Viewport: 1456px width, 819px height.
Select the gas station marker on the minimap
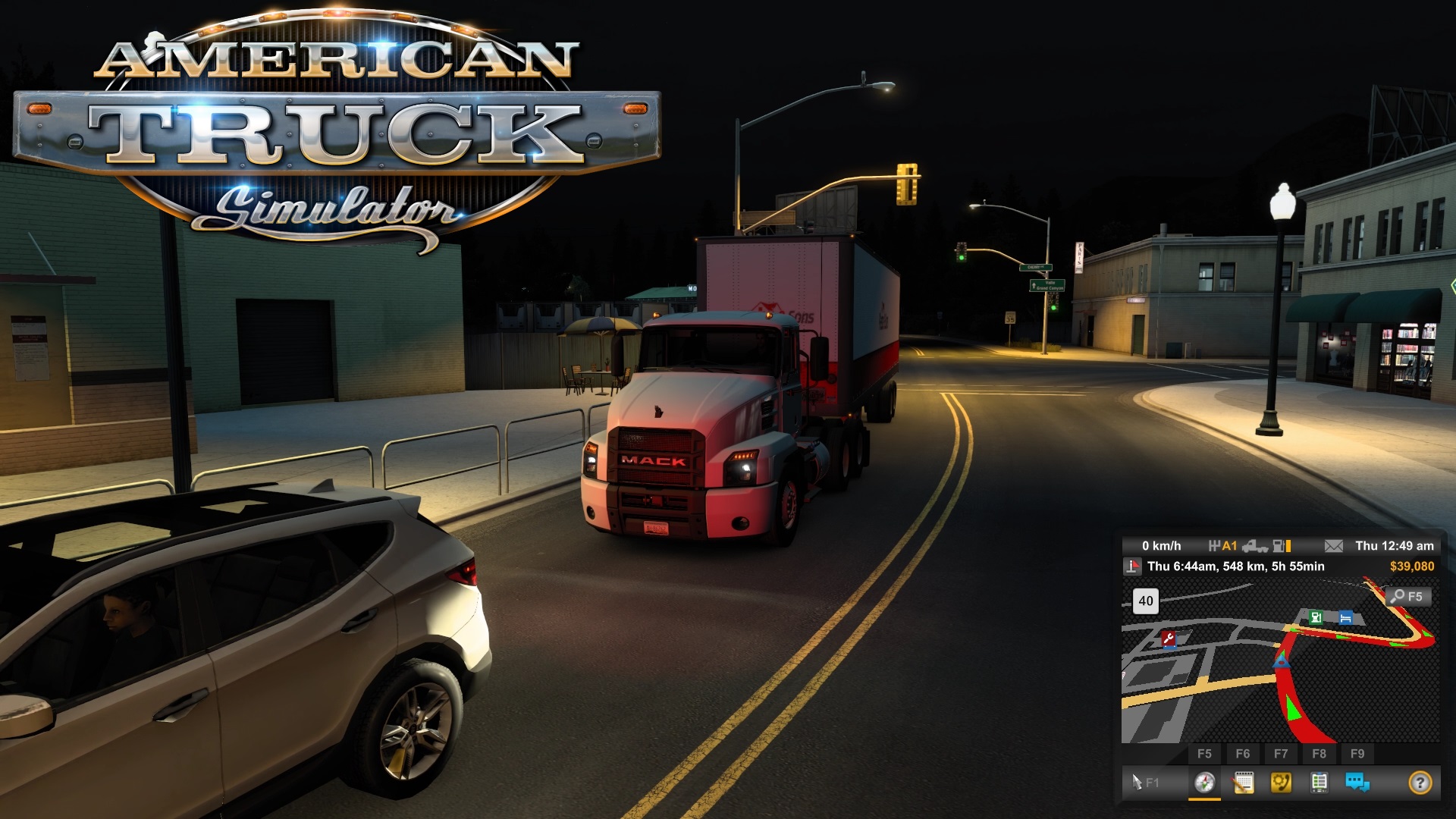coord(1316,617)
